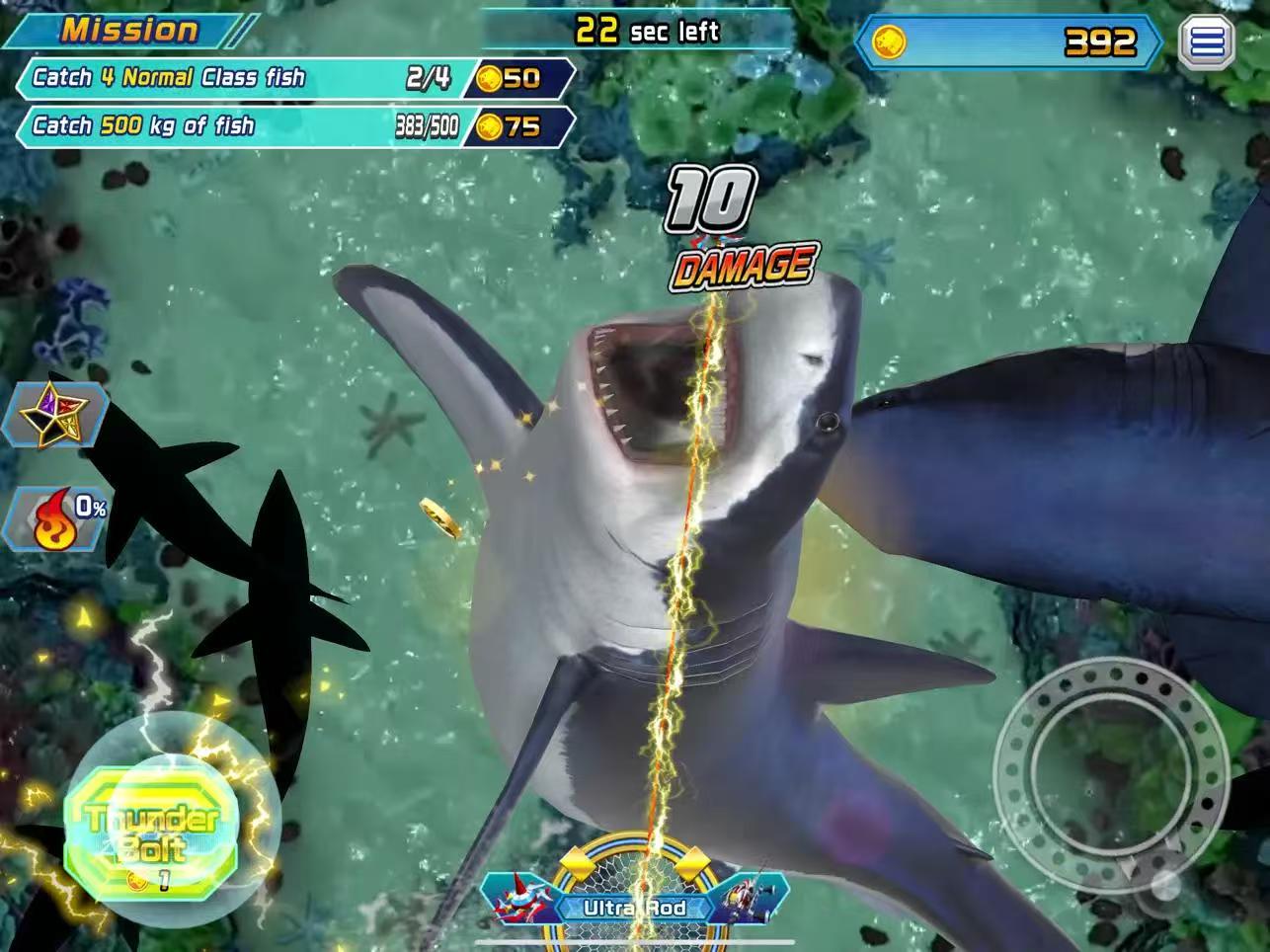
Task: Tap the multicolor star gem icon
Action: point(56,415)
